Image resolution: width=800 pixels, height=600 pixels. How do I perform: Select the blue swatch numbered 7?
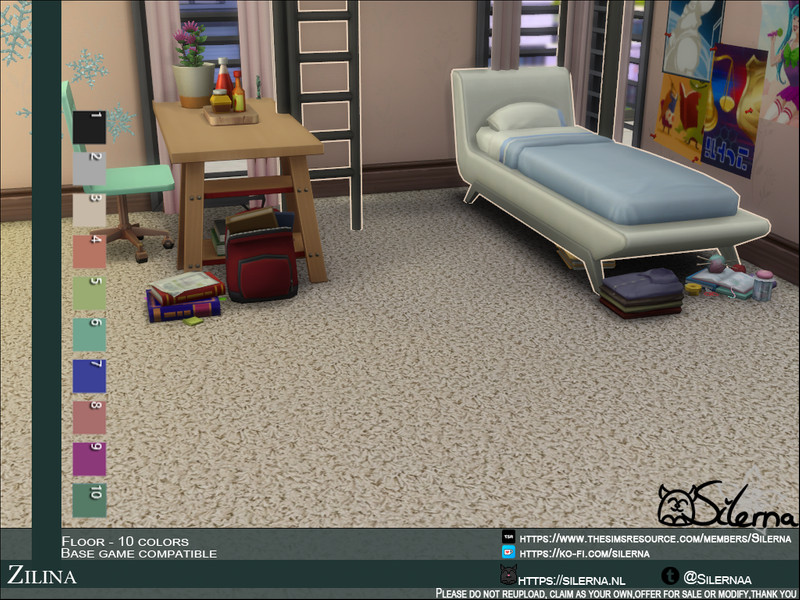[x=89, y=376]
